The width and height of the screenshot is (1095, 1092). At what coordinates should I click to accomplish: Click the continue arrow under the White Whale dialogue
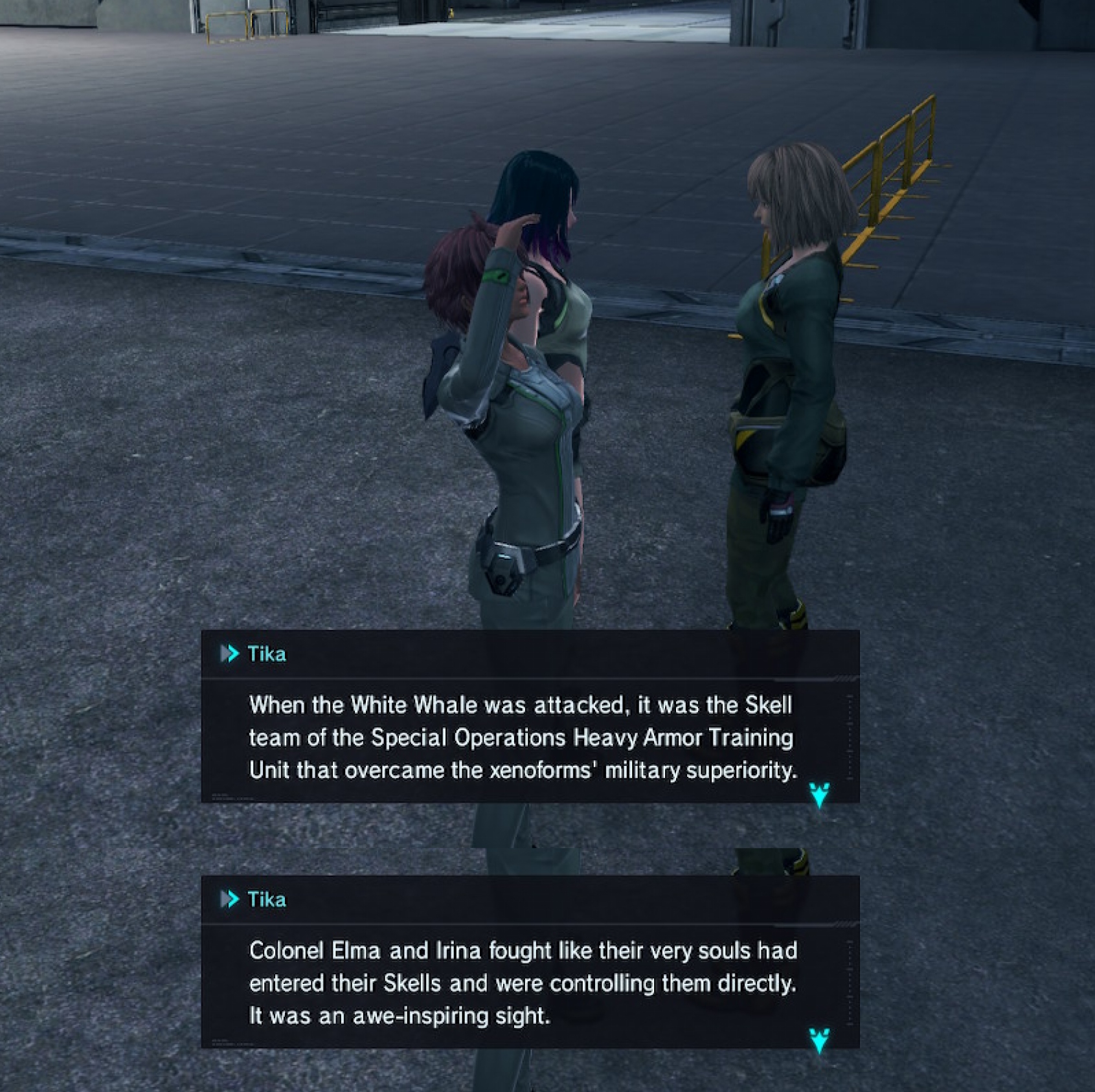click(x=819, y=794)
